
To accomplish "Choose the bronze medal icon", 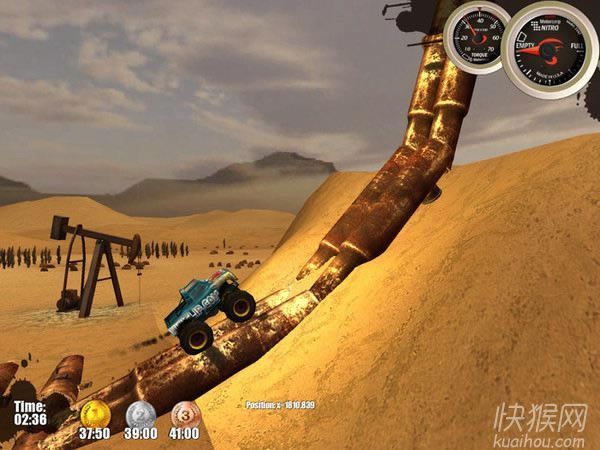I will (x=184, y=413).
